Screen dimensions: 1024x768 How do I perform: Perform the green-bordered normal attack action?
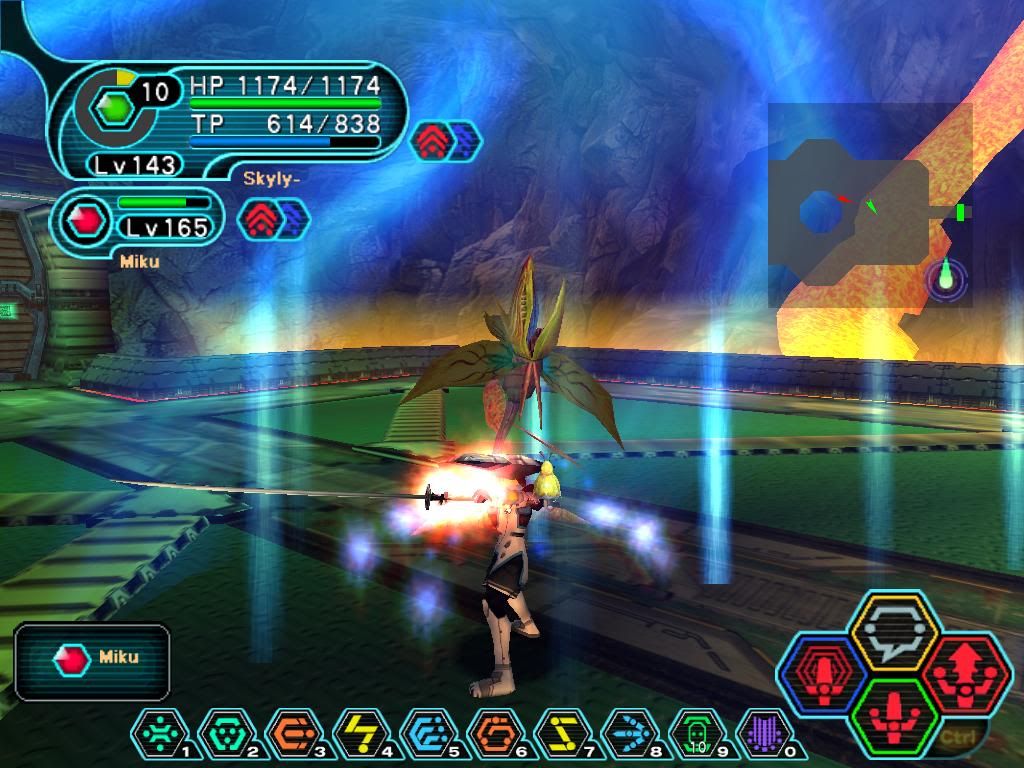click(x=893, y=716)
